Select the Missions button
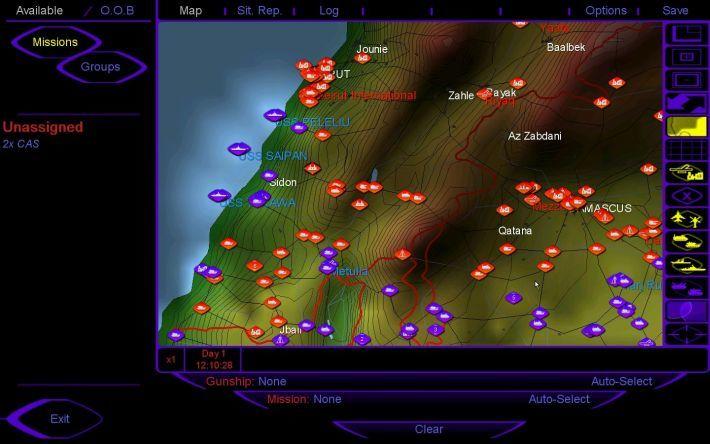The width and height of the screenshot is (710, 444). click(x=55, y=42)
